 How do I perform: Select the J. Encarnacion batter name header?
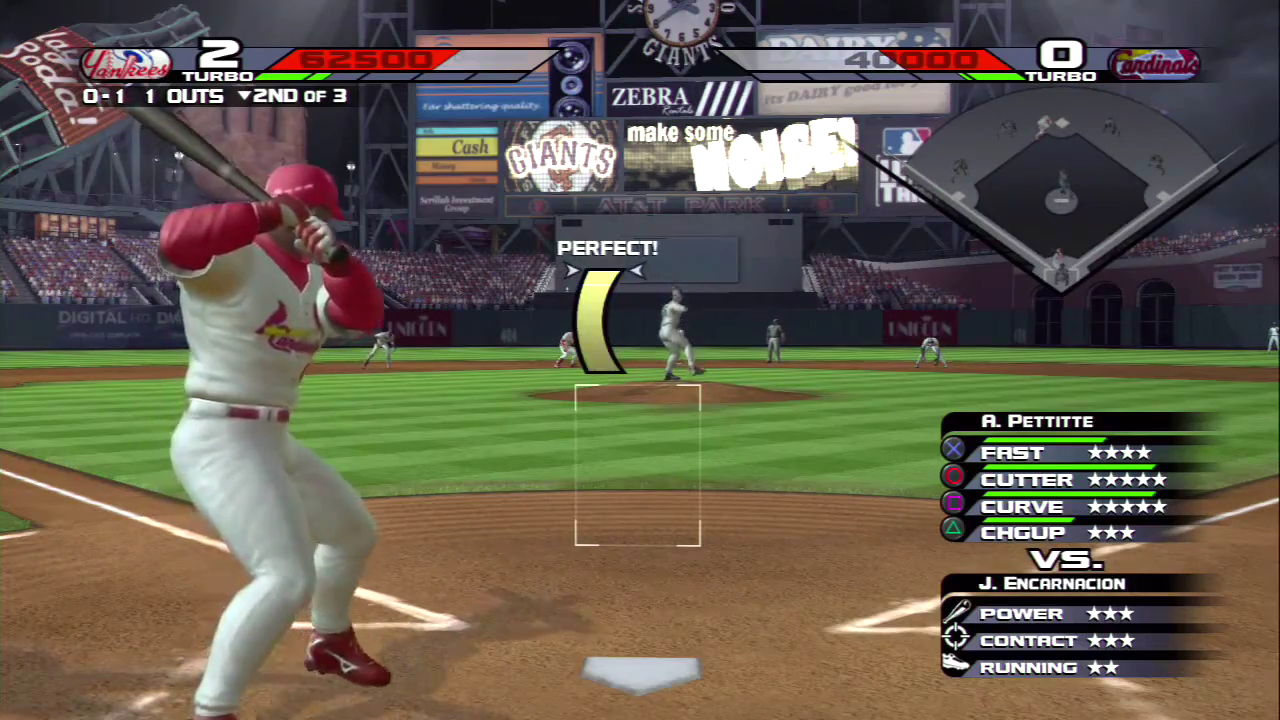point(1051,583)
